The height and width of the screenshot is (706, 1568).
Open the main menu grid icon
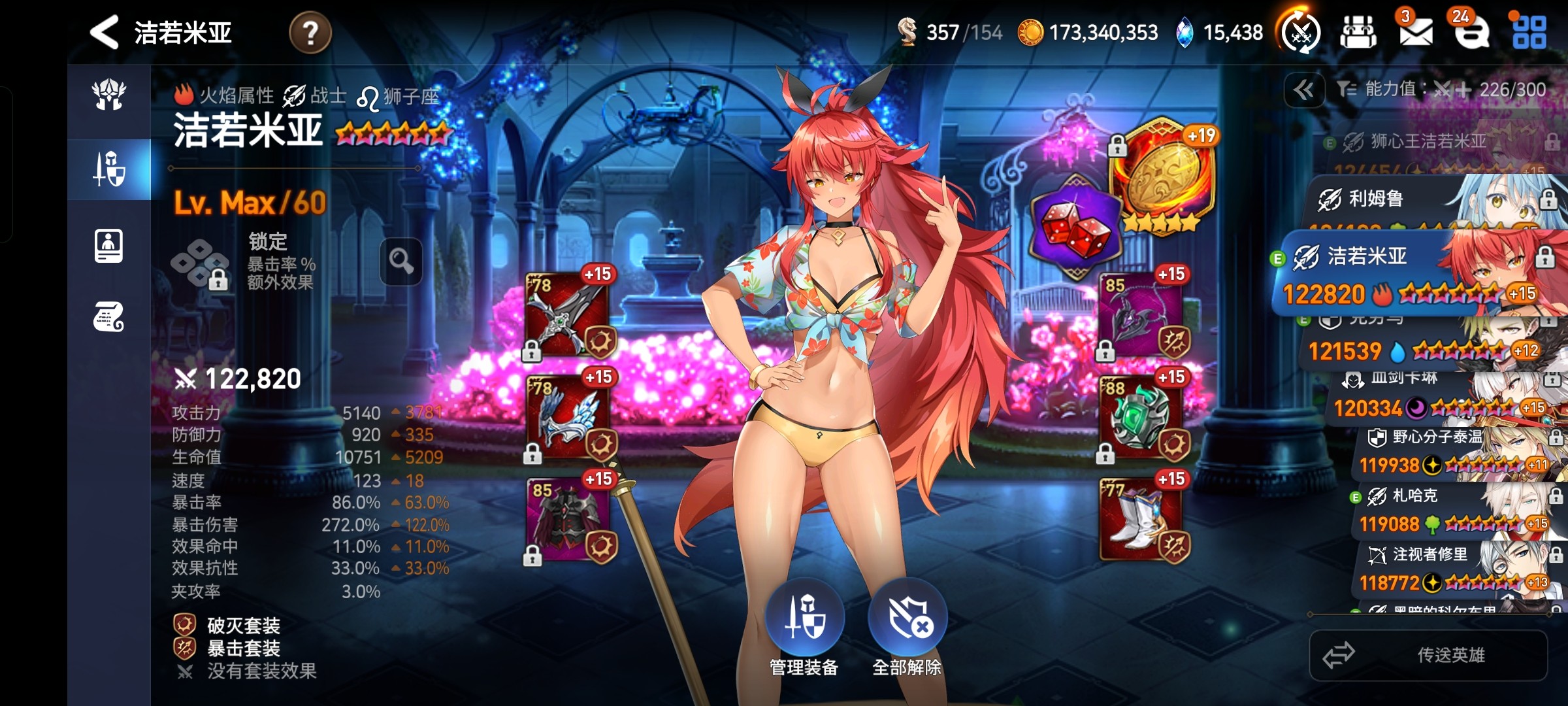(x=1529, y=32)
